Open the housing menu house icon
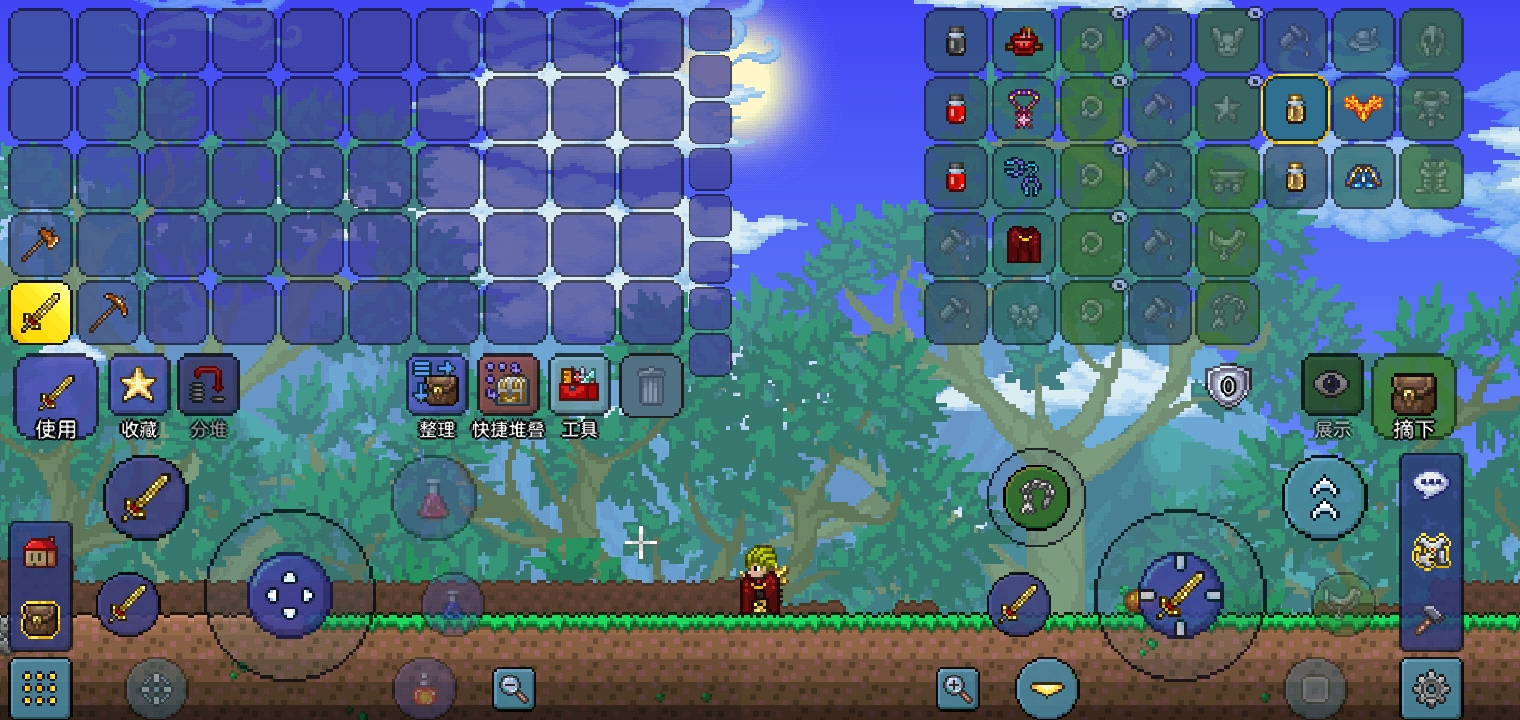 click(x=40, y=552)
